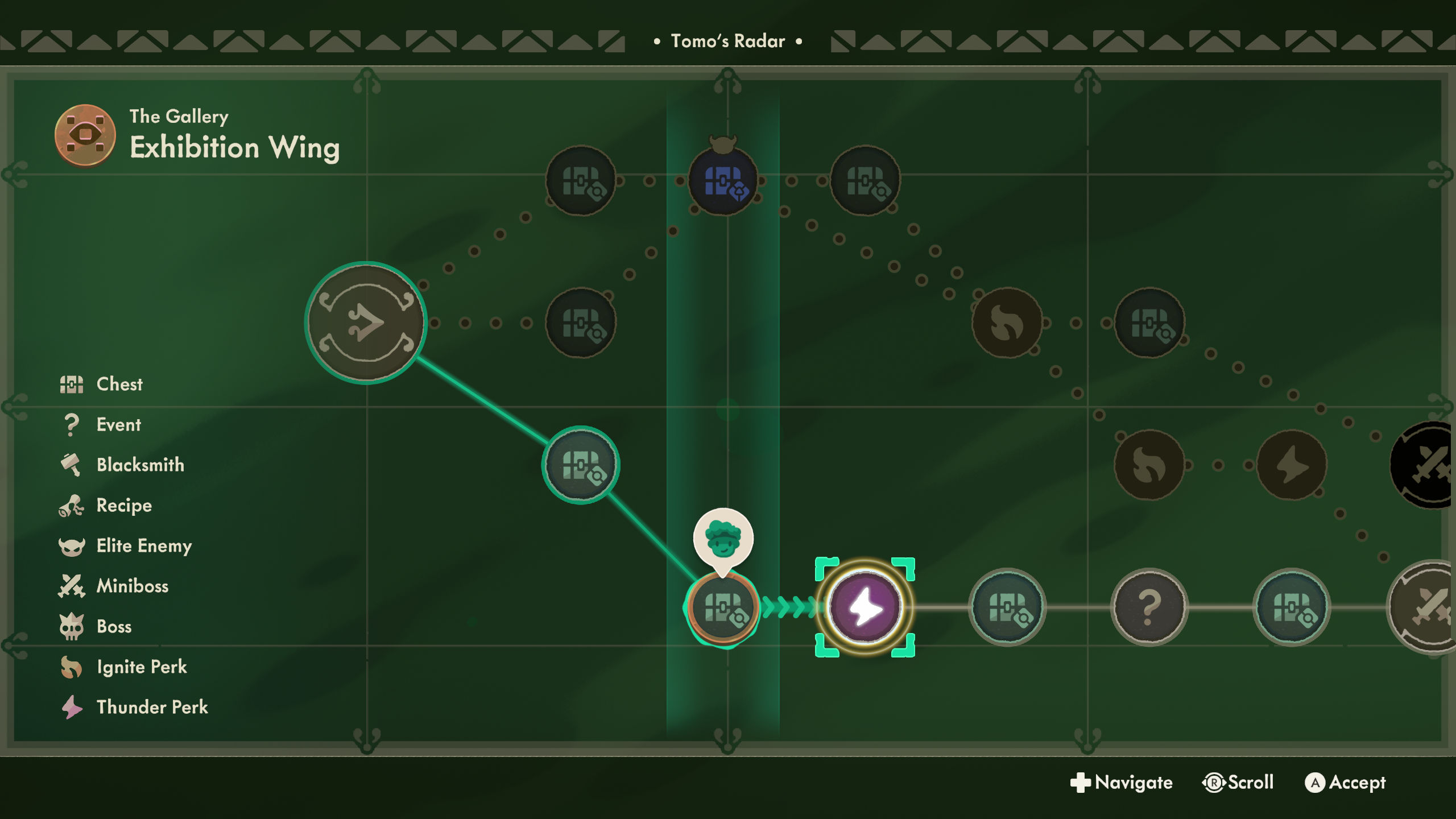Screen dimensions: 1456x819
Task: Select the Blacksmith hammer icon in the legend
Action: pos(72,464)
